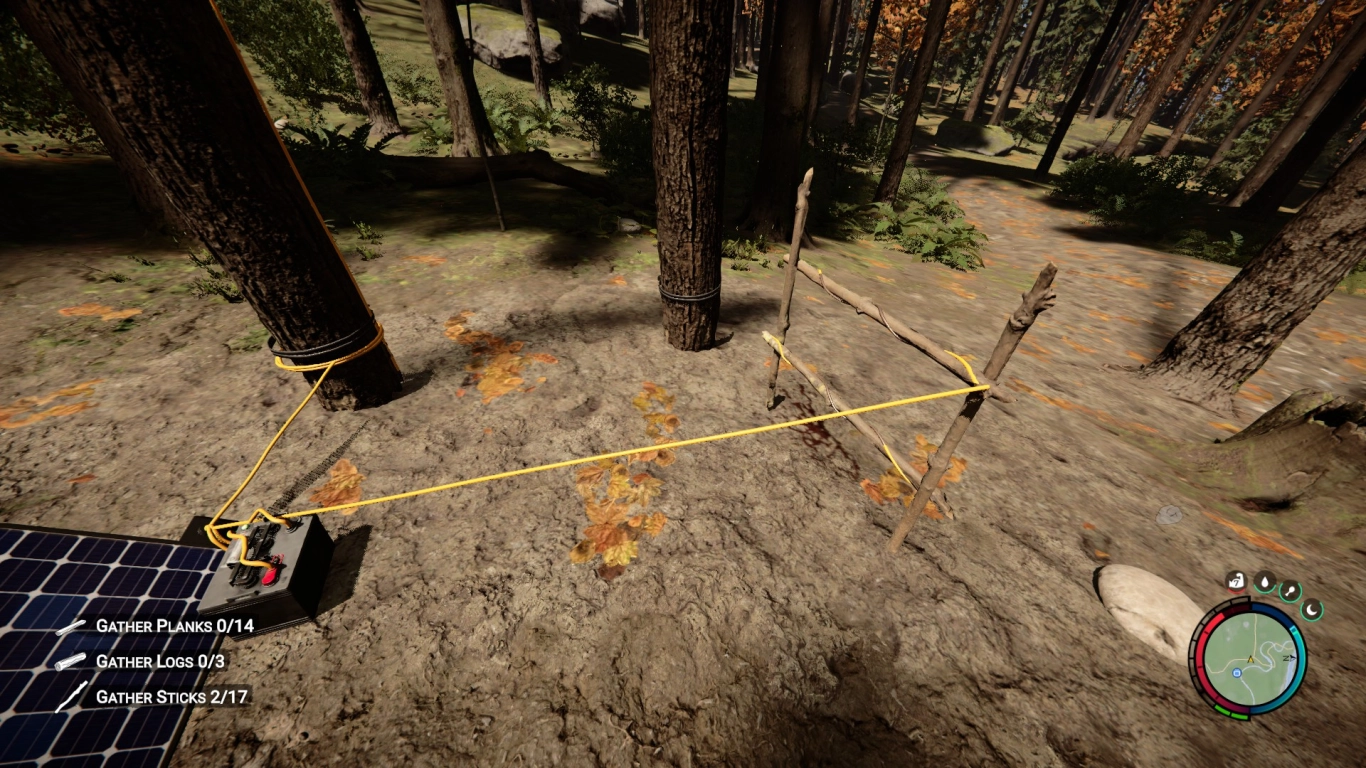Click the log icon beside the logs objective
Screen dimensions: 1366x768
tap(68, 661)
